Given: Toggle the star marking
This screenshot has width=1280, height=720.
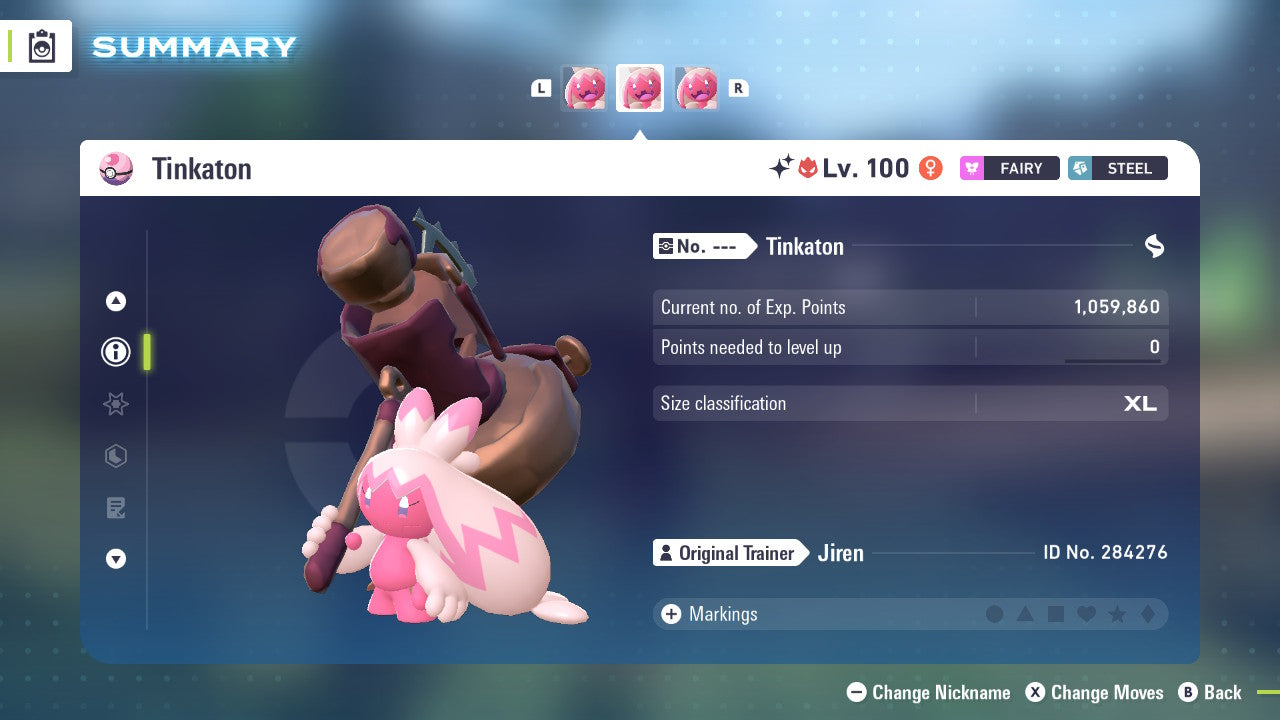Looking at the screenshot, I should click(1117, 614).
